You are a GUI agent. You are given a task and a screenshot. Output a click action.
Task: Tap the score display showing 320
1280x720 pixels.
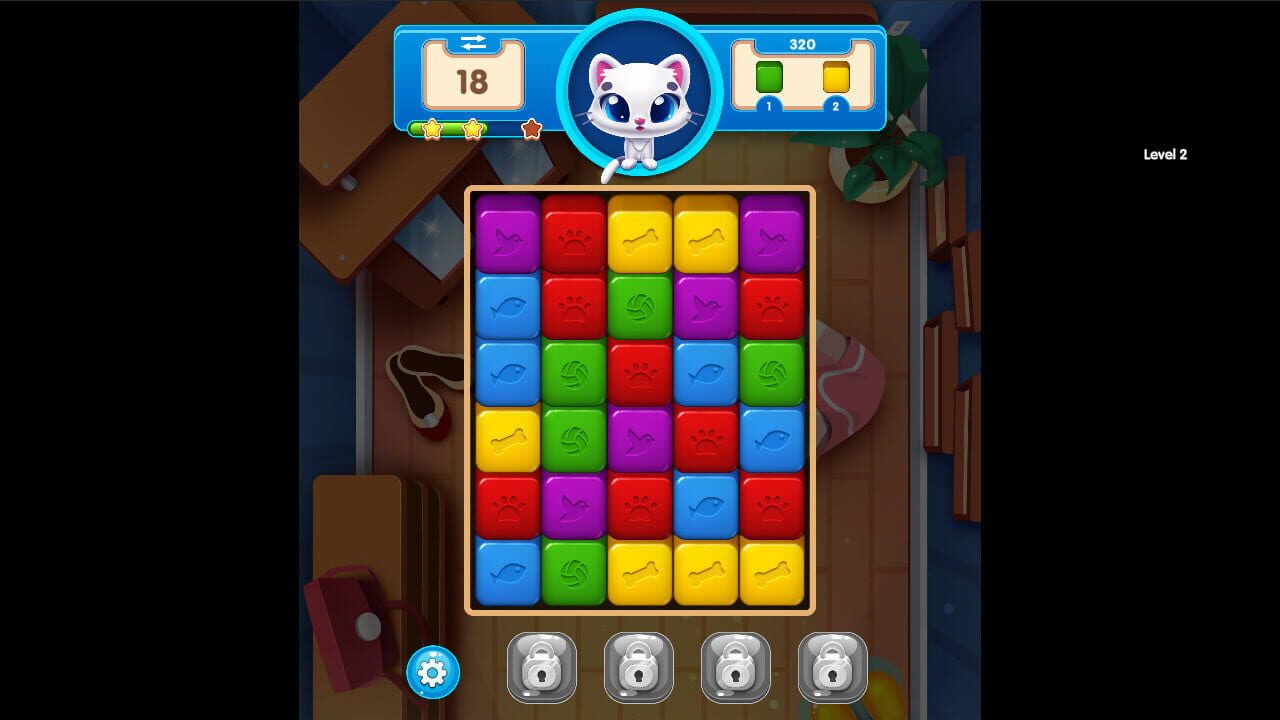pos(803,44)
